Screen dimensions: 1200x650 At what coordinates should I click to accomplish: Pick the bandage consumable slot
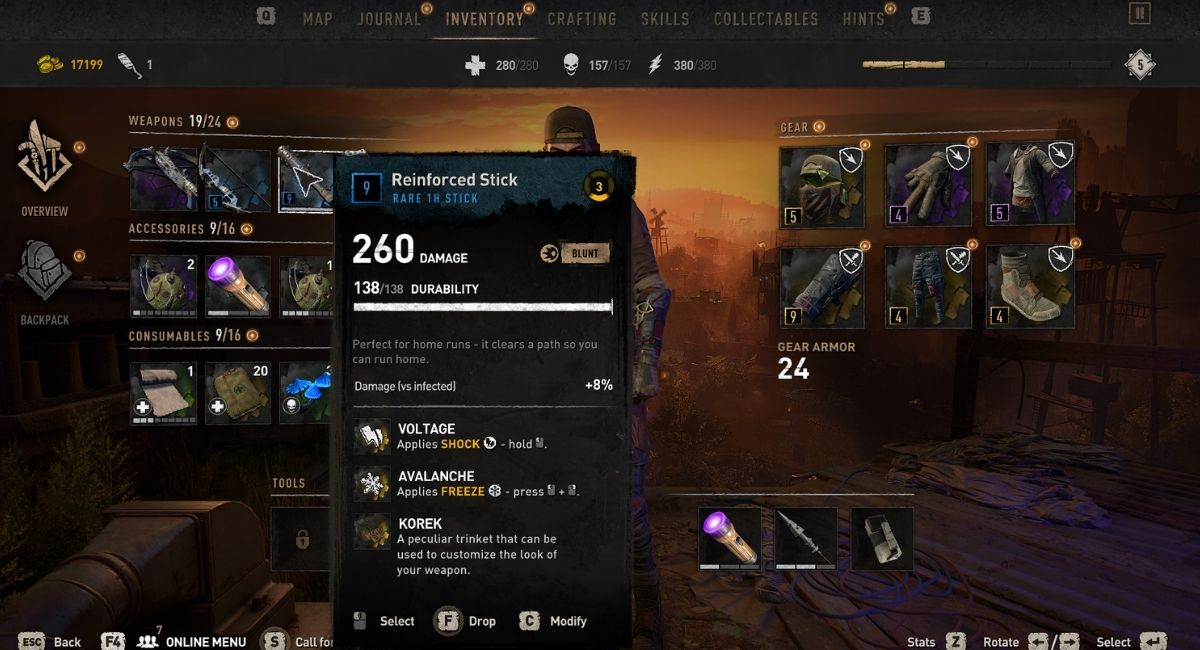[x=163, y=393]
